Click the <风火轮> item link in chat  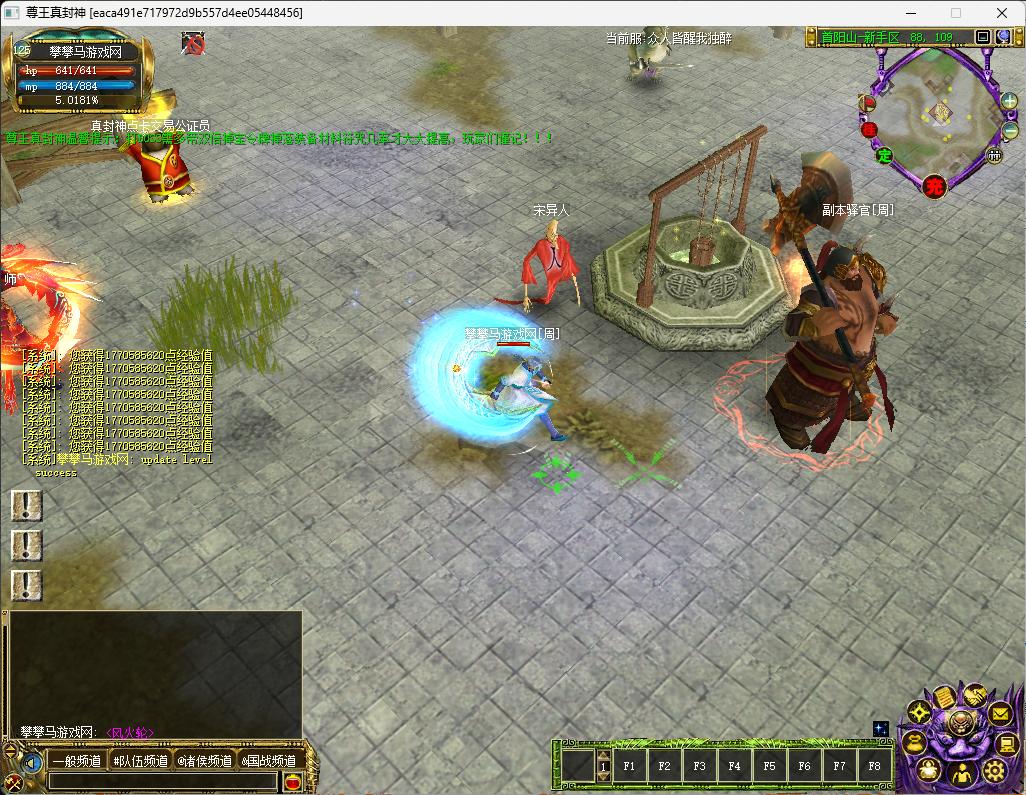point(130,733)
